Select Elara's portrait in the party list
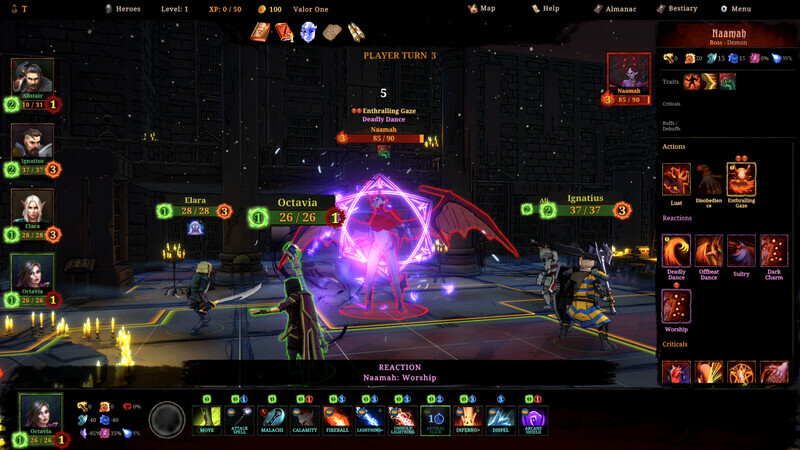Image resolution: width=800 pixels, height=450 pixels. click(x=32, y=209)
